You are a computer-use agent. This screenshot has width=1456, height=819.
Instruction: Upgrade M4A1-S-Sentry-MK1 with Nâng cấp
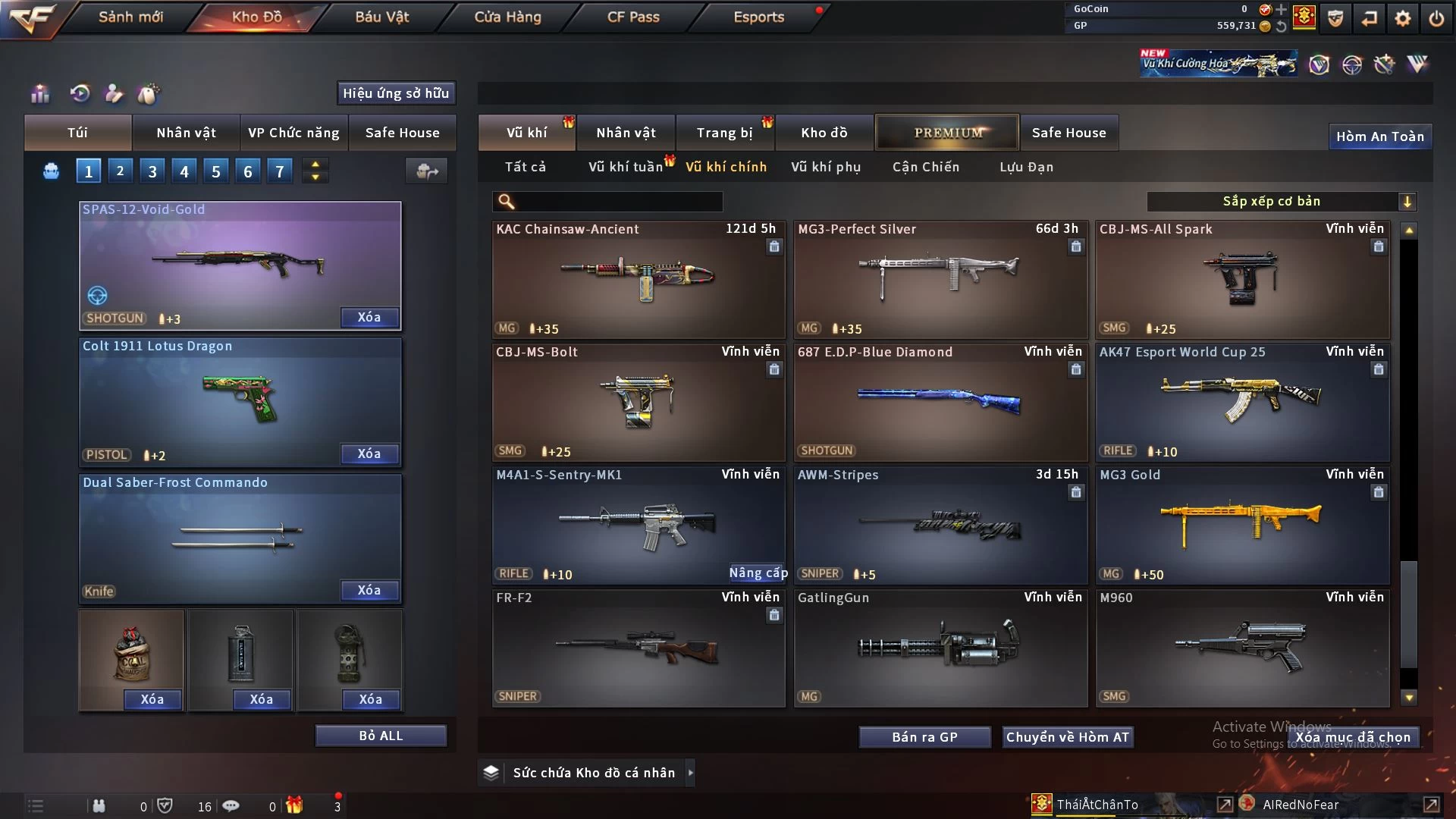pyautogui.click(x=758, y=573)
